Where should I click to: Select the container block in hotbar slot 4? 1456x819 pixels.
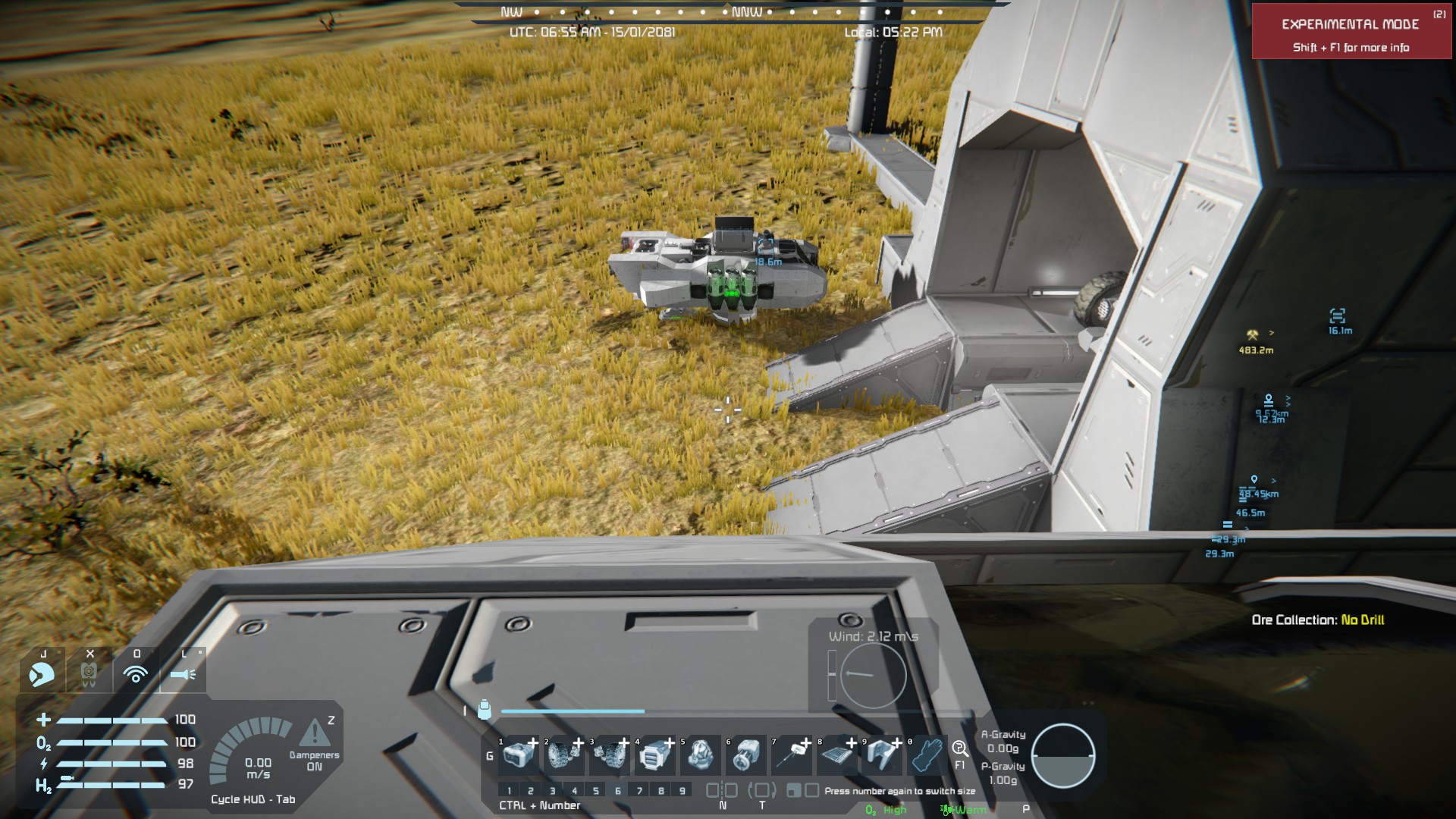click(654, 755)
